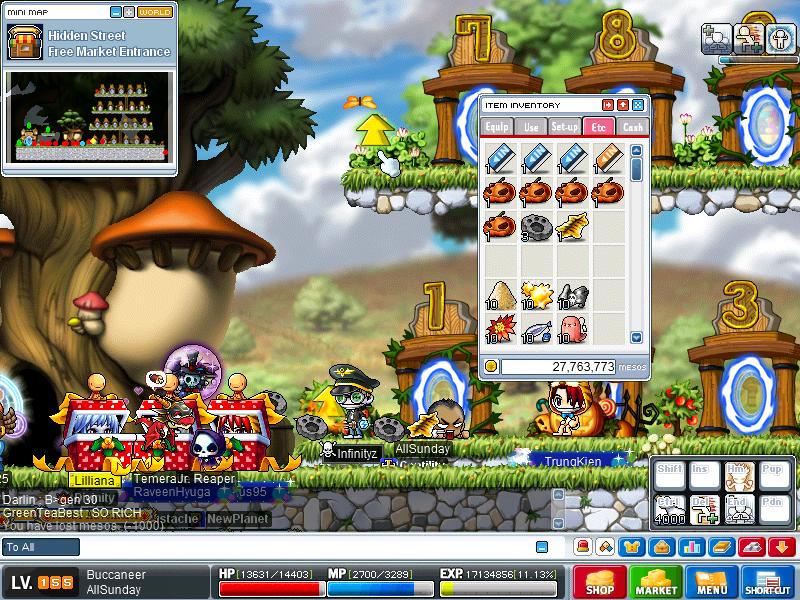
Task: Click the yellow animal hide item
Action: tap(572, 228)
